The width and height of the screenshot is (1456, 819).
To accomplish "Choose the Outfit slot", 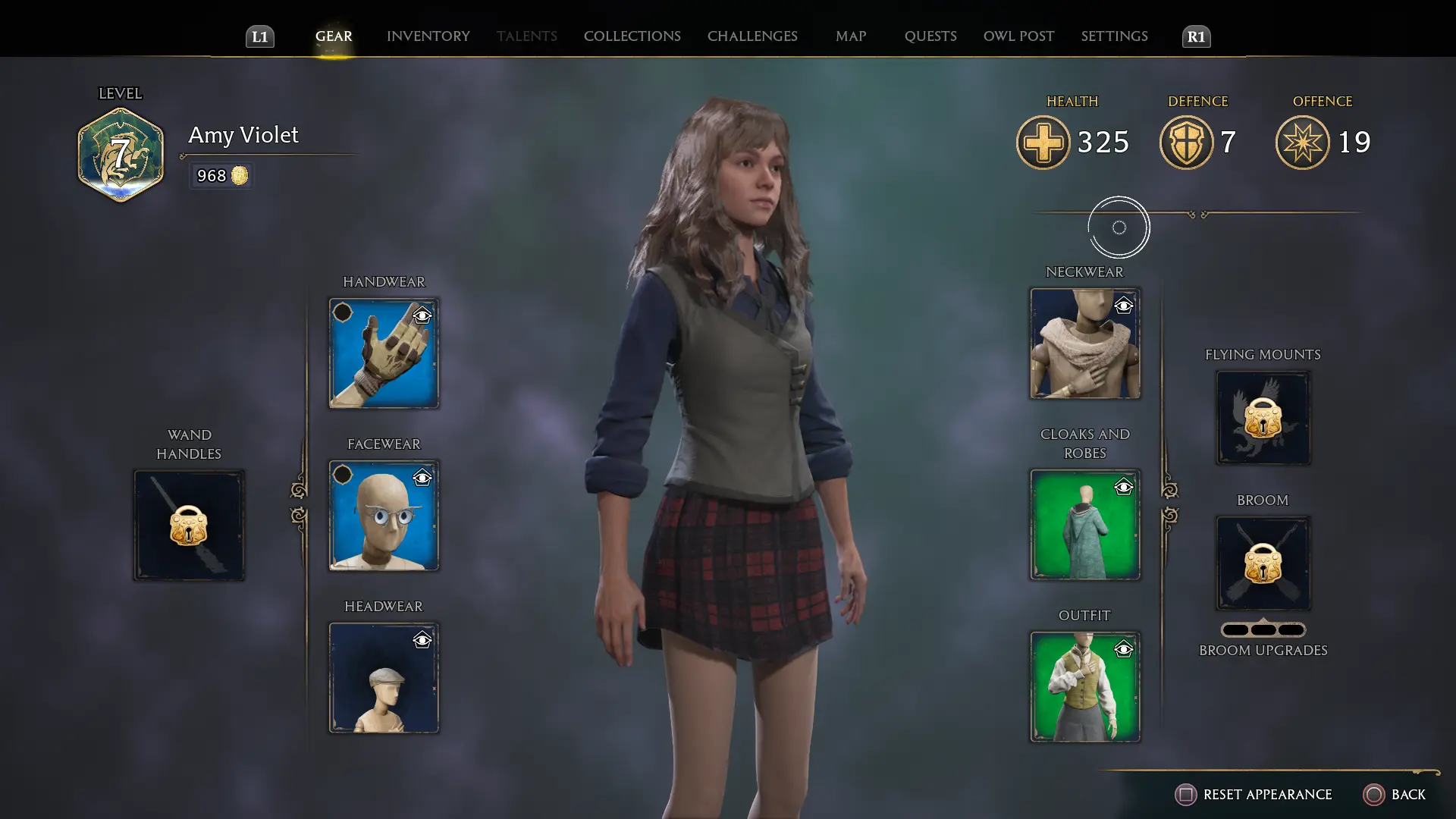I will click(1084, 687).
